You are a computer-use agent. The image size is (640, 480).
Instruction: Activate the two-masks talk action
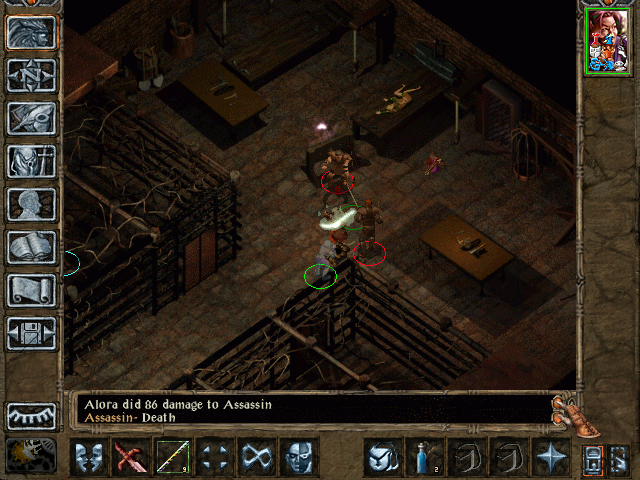[x=88, y=458]
